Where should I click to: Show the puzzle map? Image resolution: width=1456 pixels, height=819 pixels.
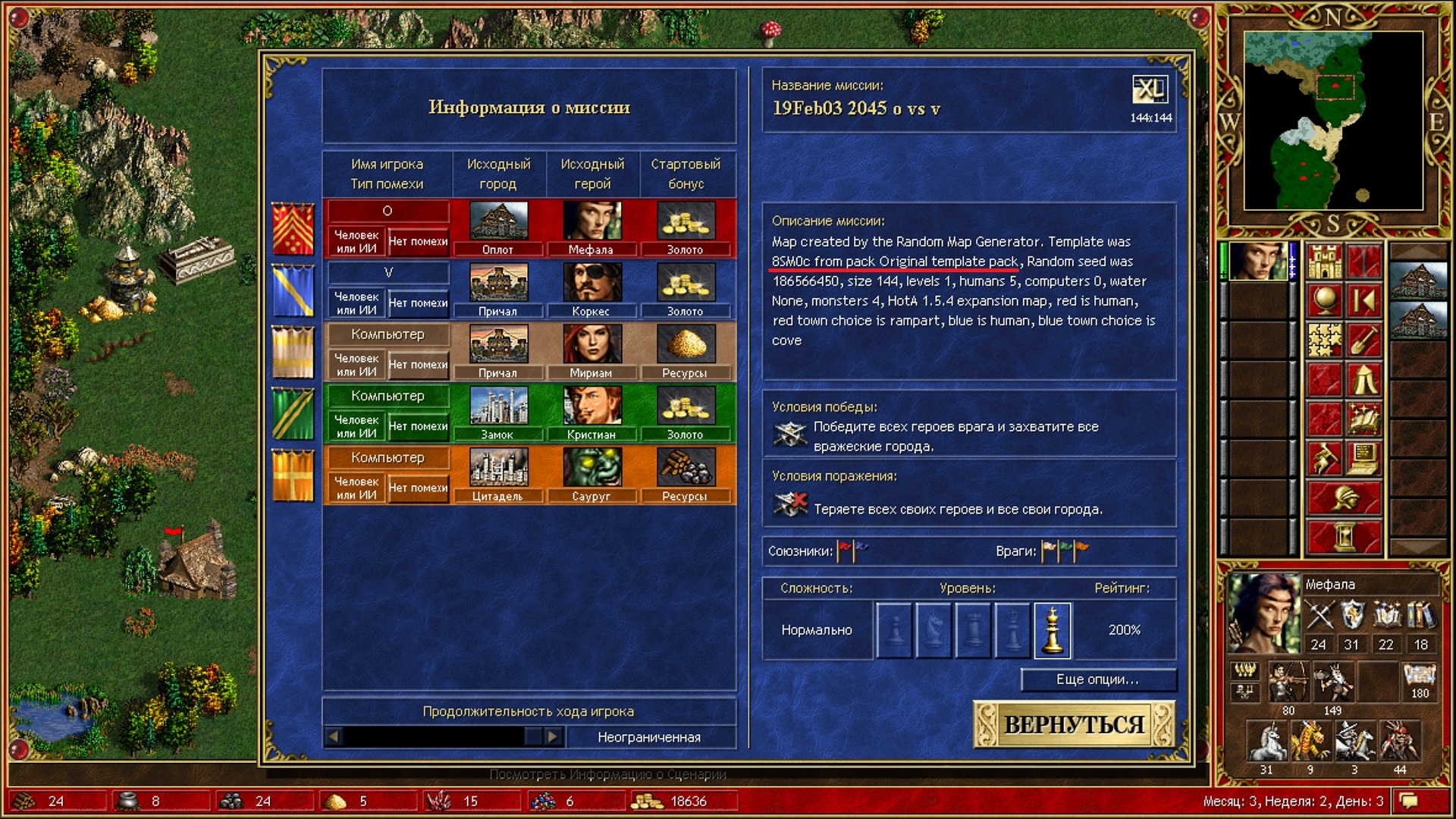coord(1325,340)
